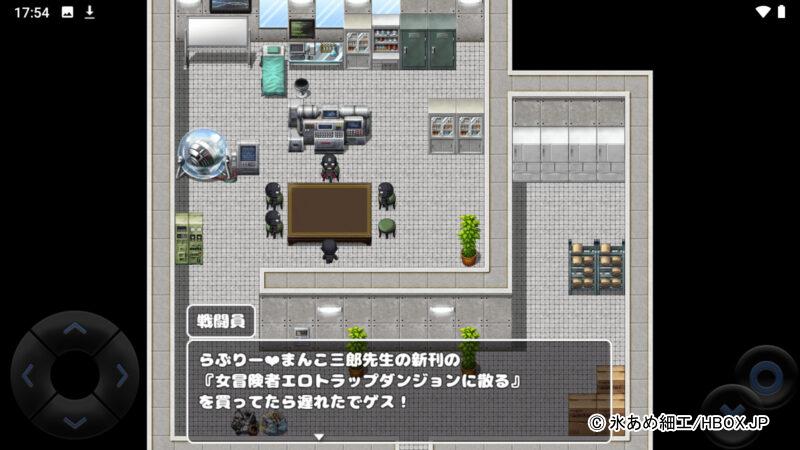Tap the D-pad up arrow
Viewport: 800px width, 450px height.
click(75, 329)
